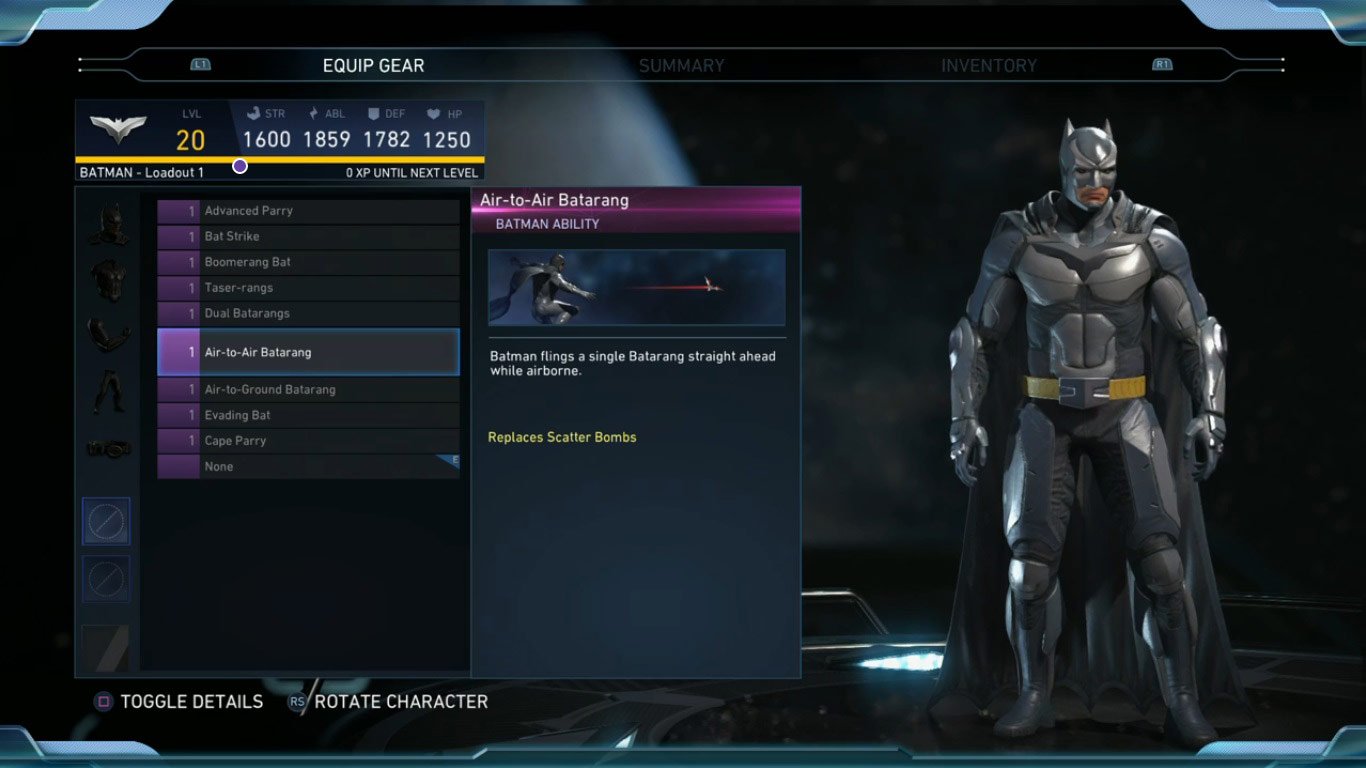Select the Equip Gear tab
The height and width of the screenshot is (768, 1366).
pyautogui.click(x=373, y=66)
